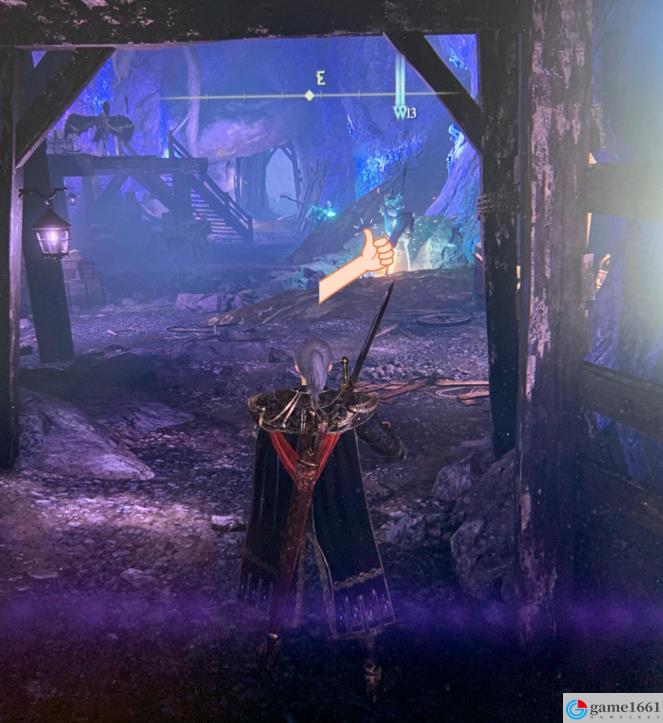Click the diamond center marker on the compass
663x723 pixels.
(309, 96)
